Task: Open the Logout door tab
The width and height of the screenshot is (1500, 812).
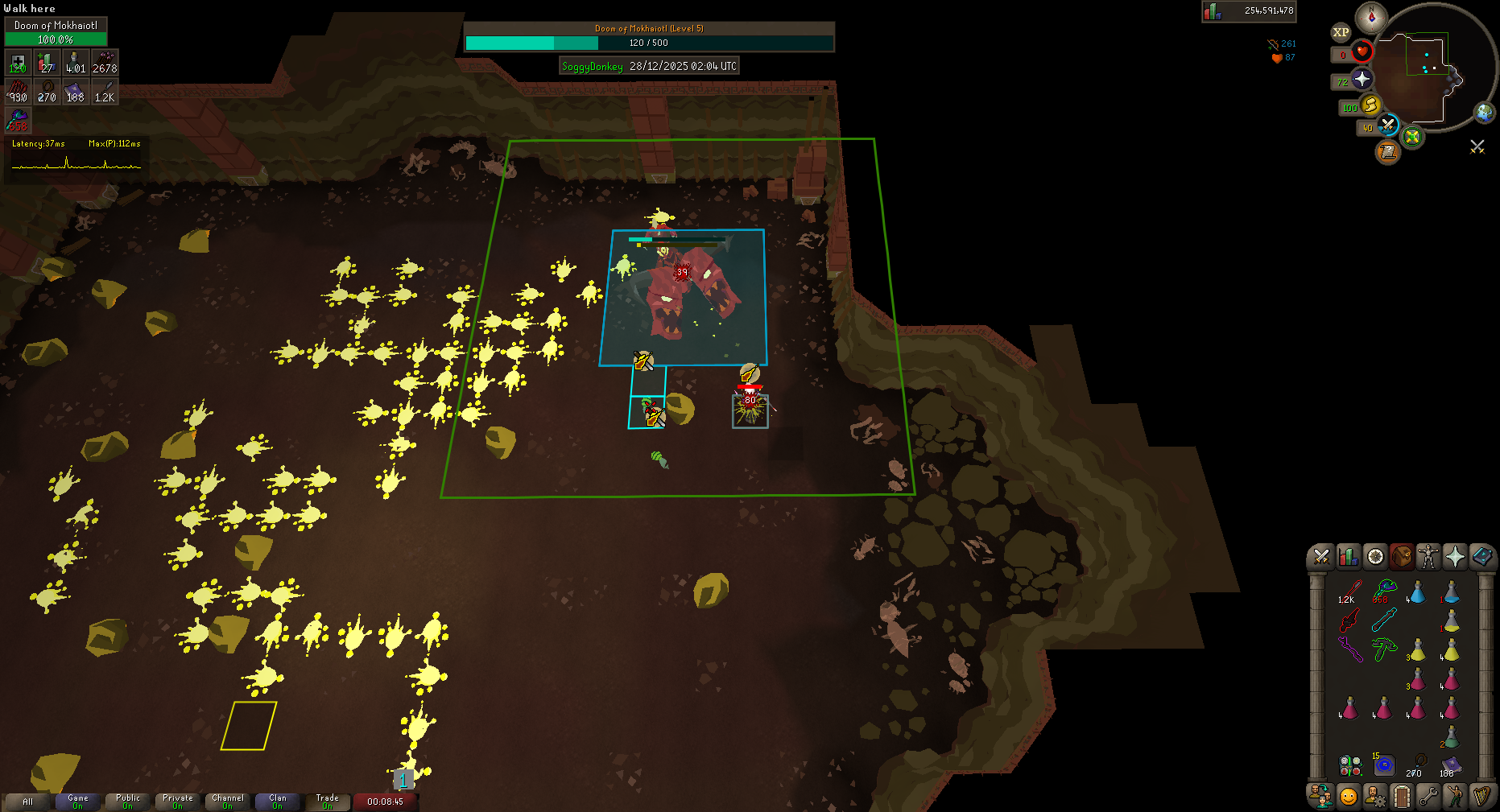Action: click(x=1402, y=797)
